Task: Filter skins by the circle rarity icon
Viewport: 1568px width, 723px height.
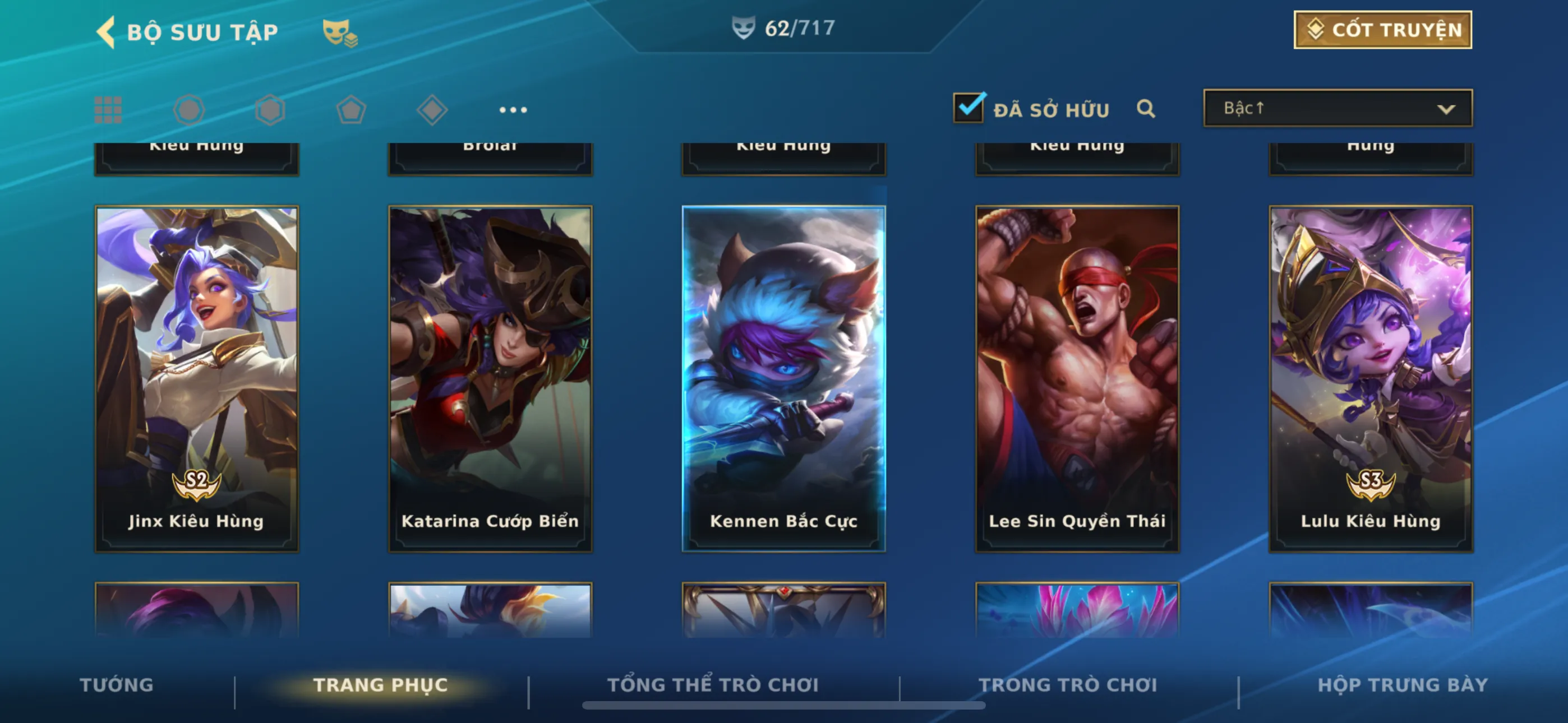Action: [x=188, y=110]
